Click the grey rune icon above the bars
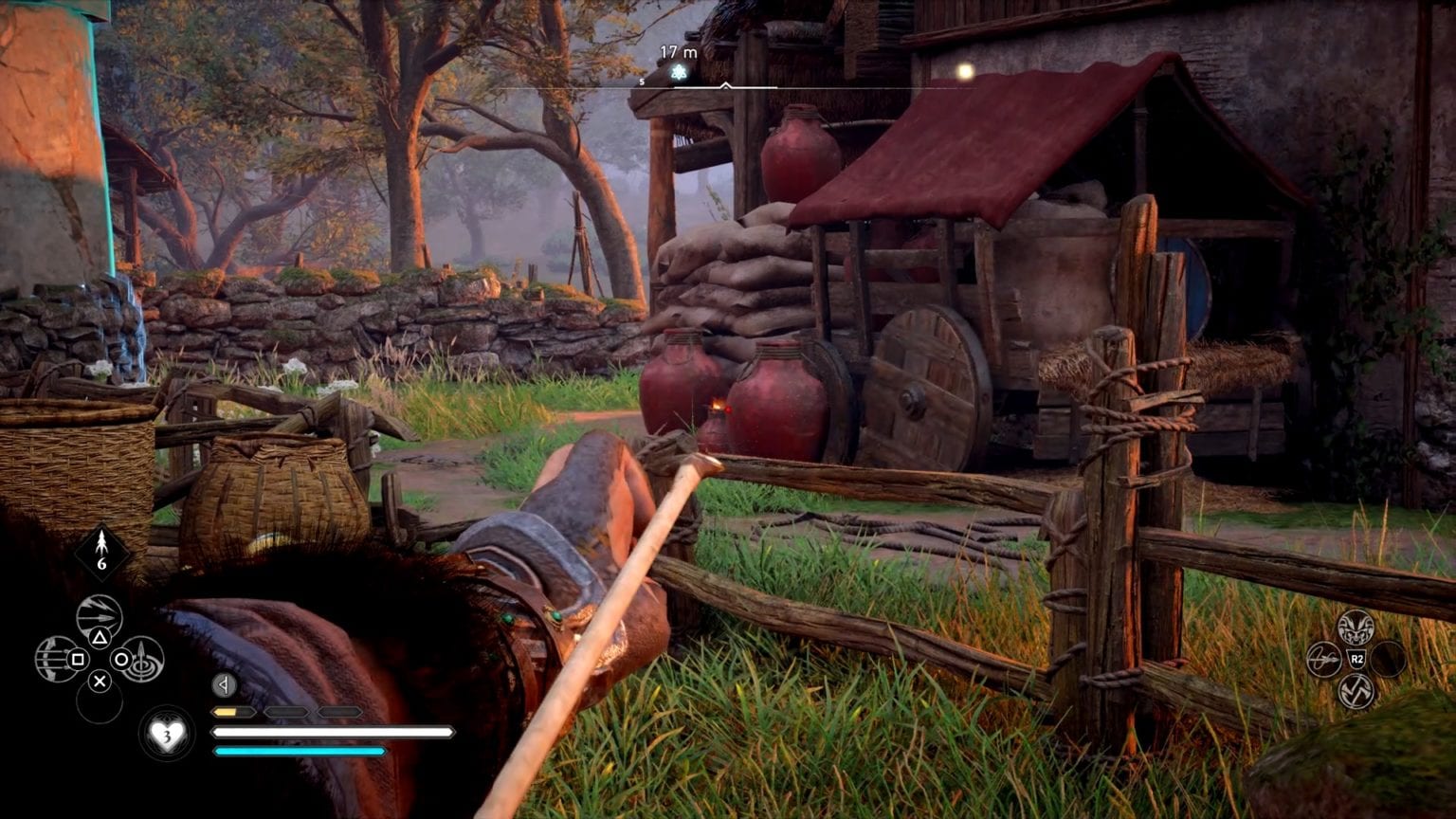The height and width of the screenshot is (819, 1456). click(x=224, y=684)
